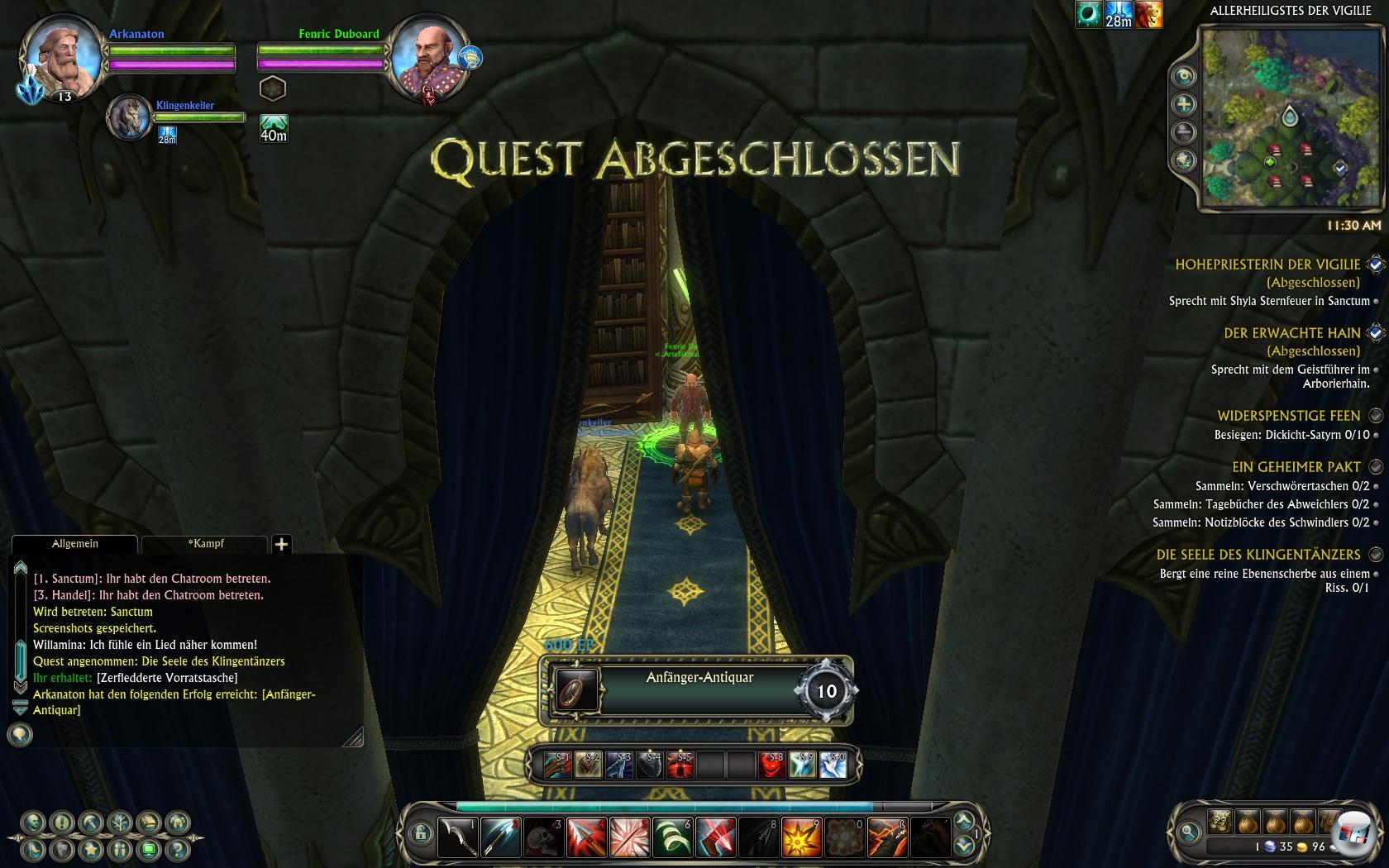Viewport: 1389px width, 868px height.
Task: Click the blue checkmark quest marker on the minimap
Action: (1340, 168)
